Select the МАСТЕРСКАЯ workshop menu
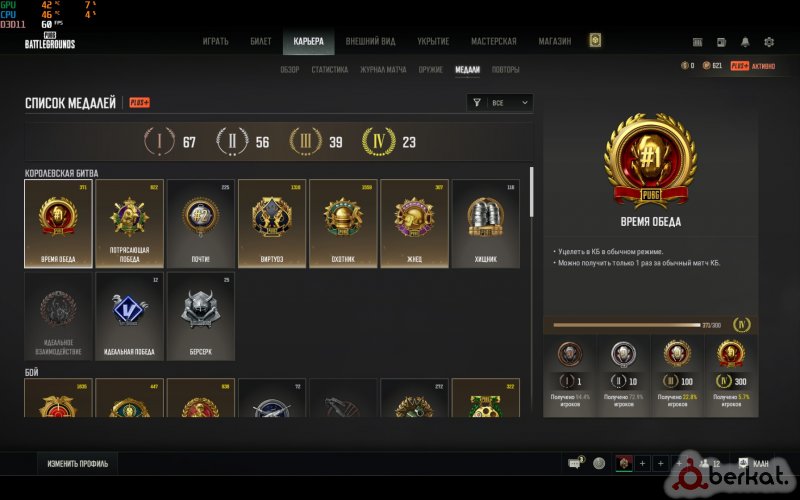The height and width of the screenshot is (500, 800). point(494,41)
